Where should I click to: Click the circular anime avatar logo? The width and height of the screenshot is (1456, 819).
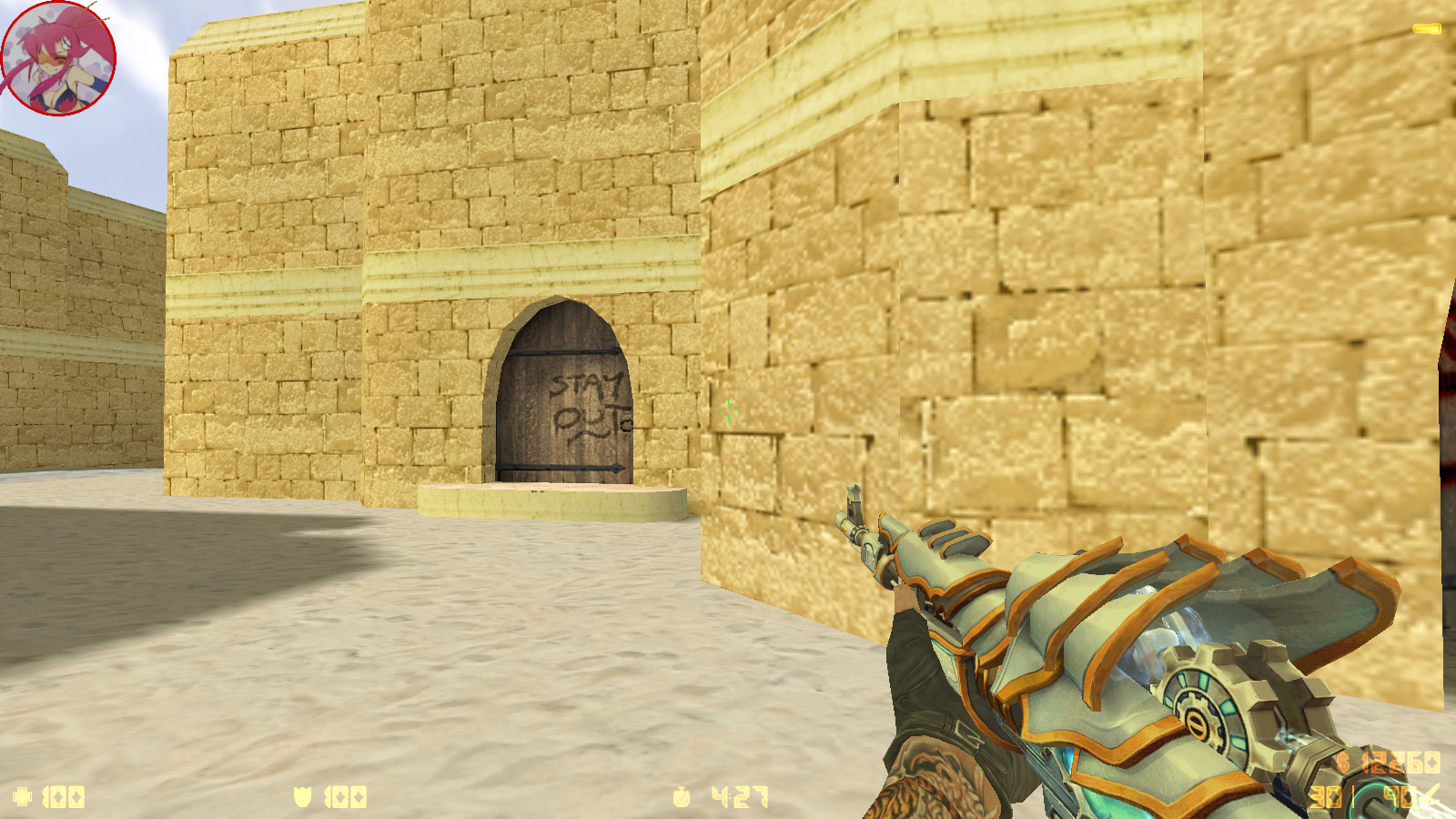click(x=59, y=56)
